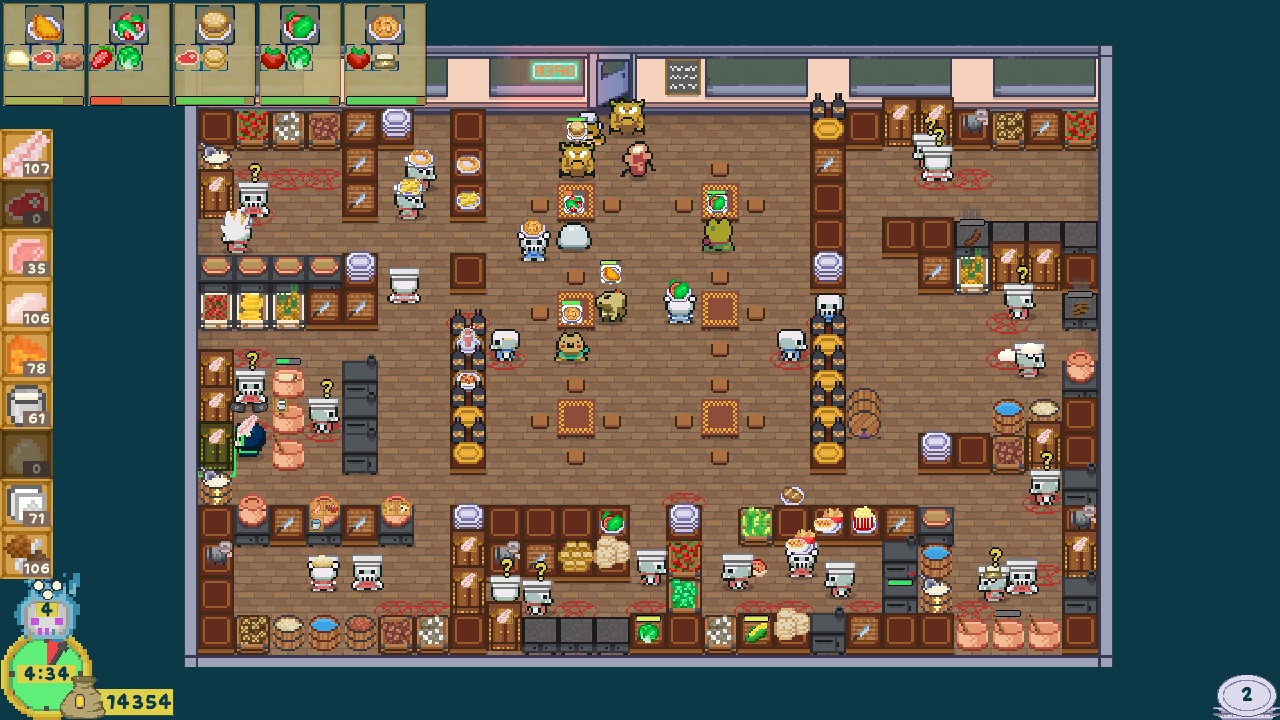The height and width of the screenshot is (720, 1280).
Task: Click the ham ingredient icon in the sidebar
Action: coord(27,253)
